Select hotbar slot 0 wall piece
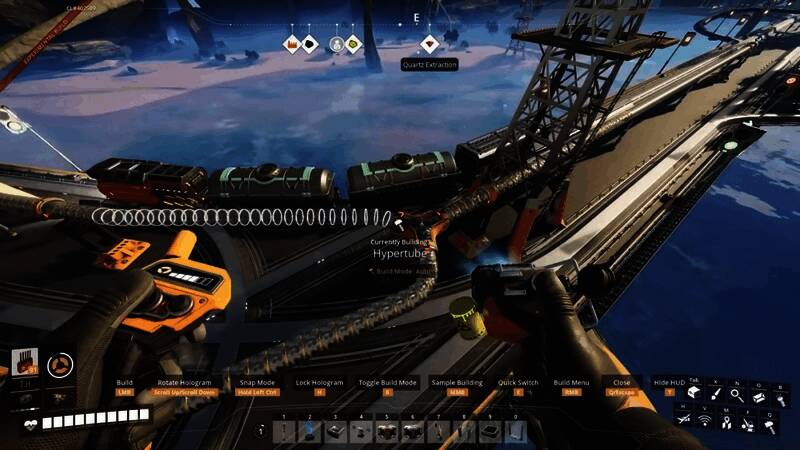This screenshot has height=450, width=800. (514, 431)
